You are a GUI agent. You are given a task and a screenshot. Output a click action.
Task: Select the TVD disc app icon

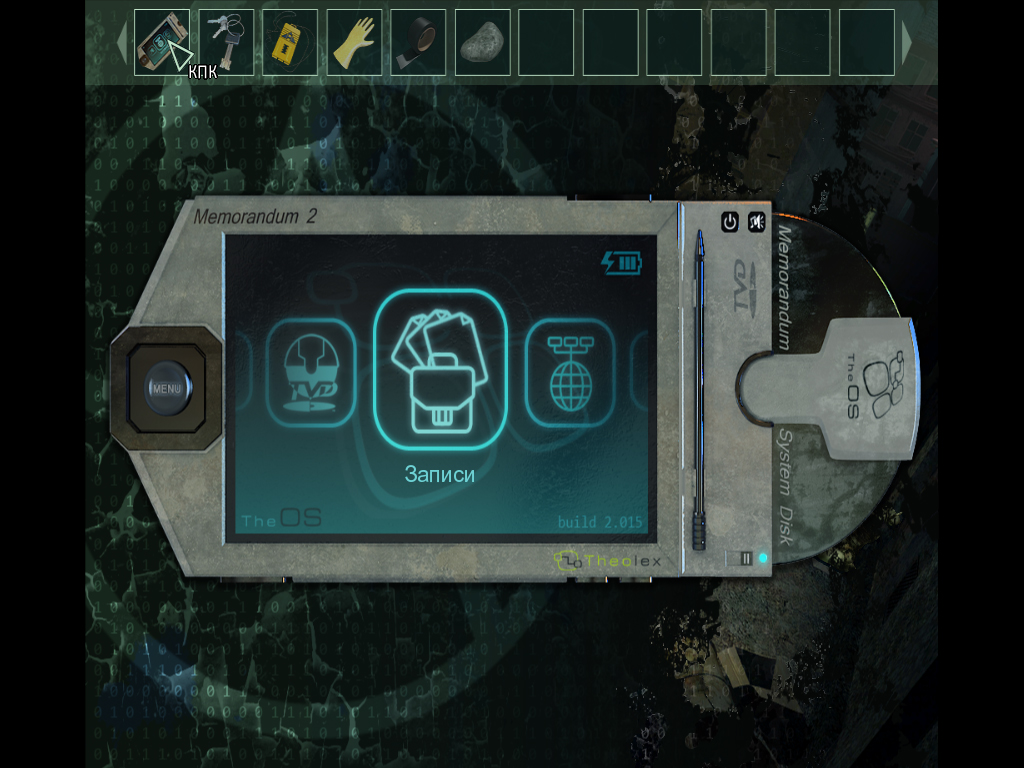pyautogui.click(x=311, y=373)
